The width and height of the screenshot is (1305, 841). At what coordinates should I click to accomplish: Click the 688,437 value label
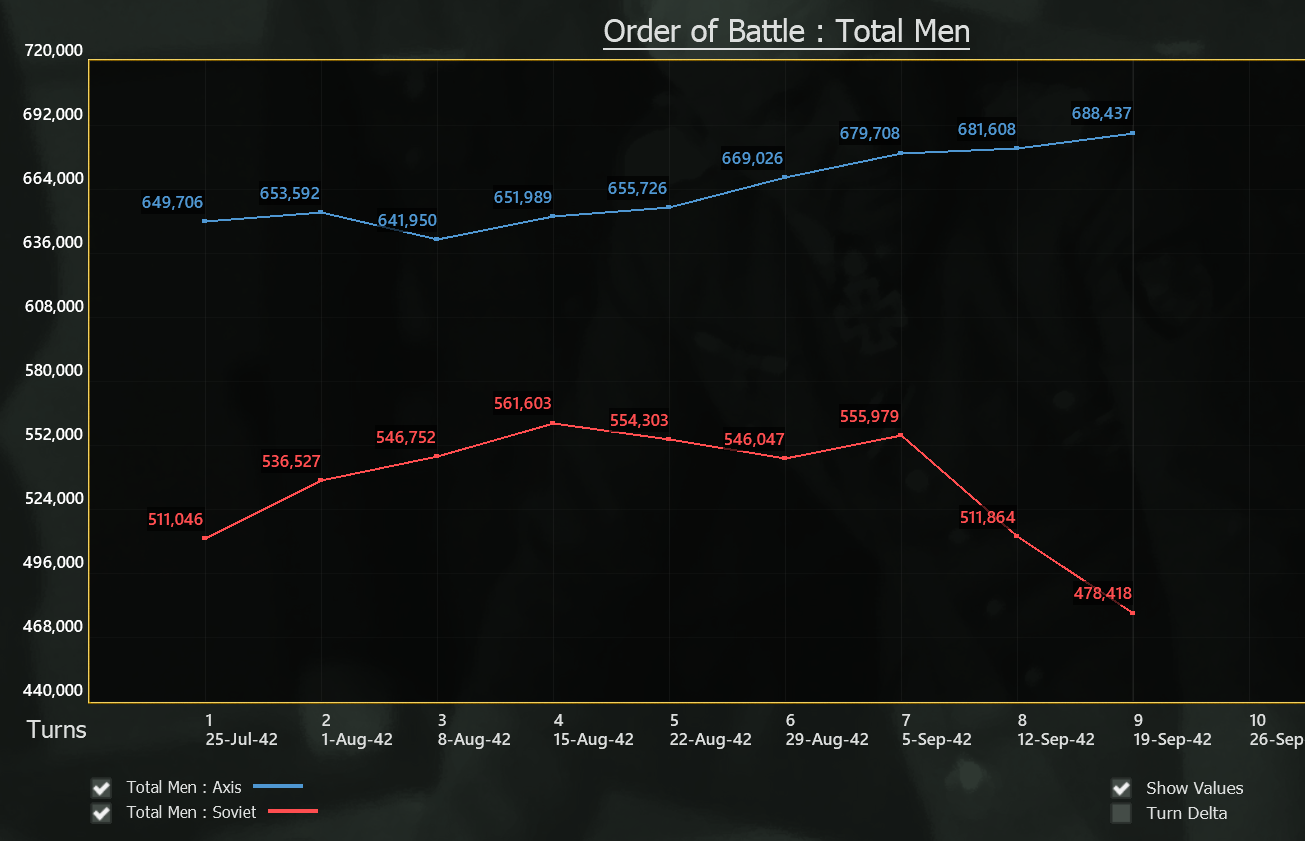pos(1103,115)
